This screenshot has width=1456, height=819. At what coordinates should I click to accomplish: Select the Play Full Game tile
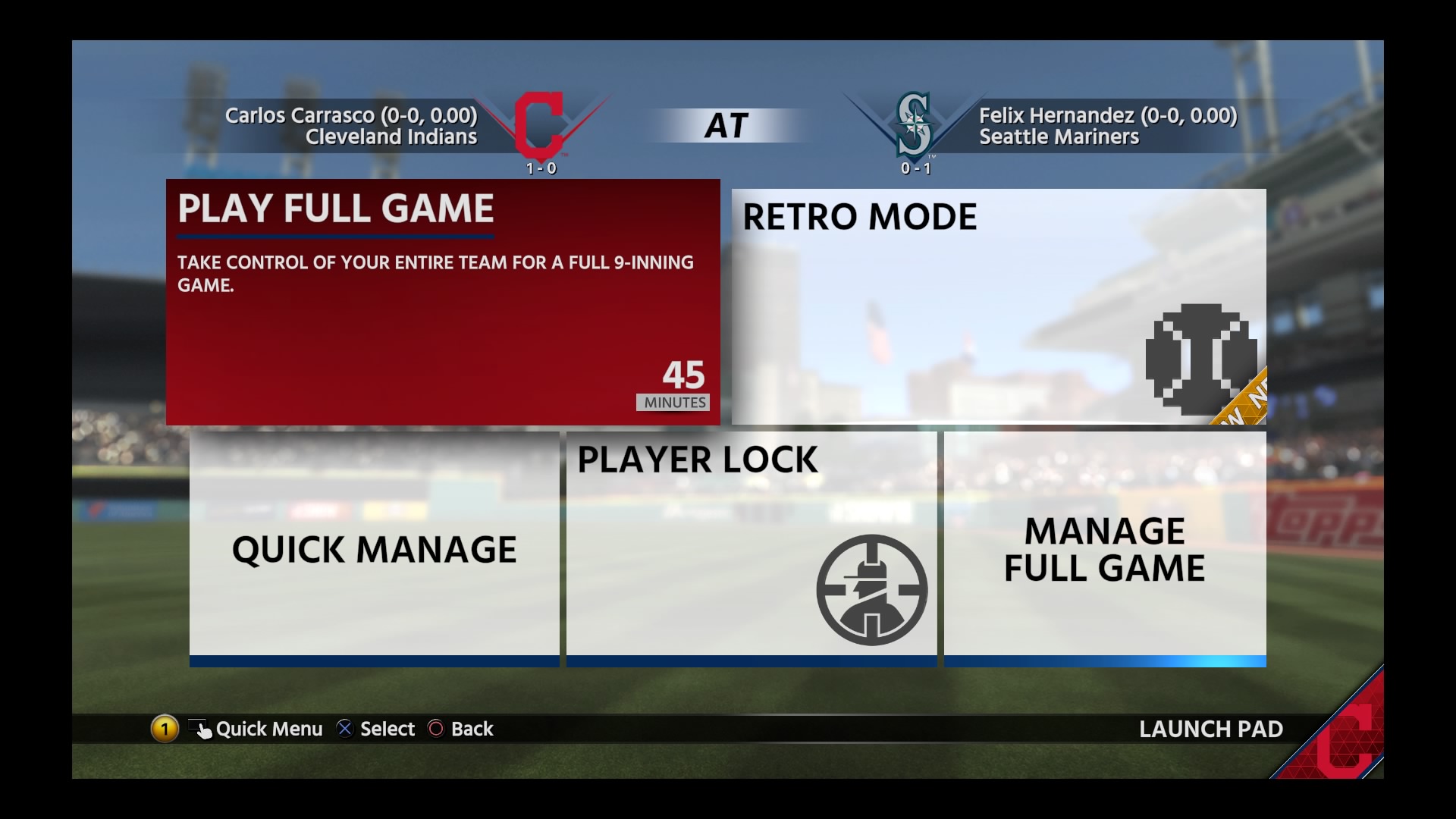[443, 302]
